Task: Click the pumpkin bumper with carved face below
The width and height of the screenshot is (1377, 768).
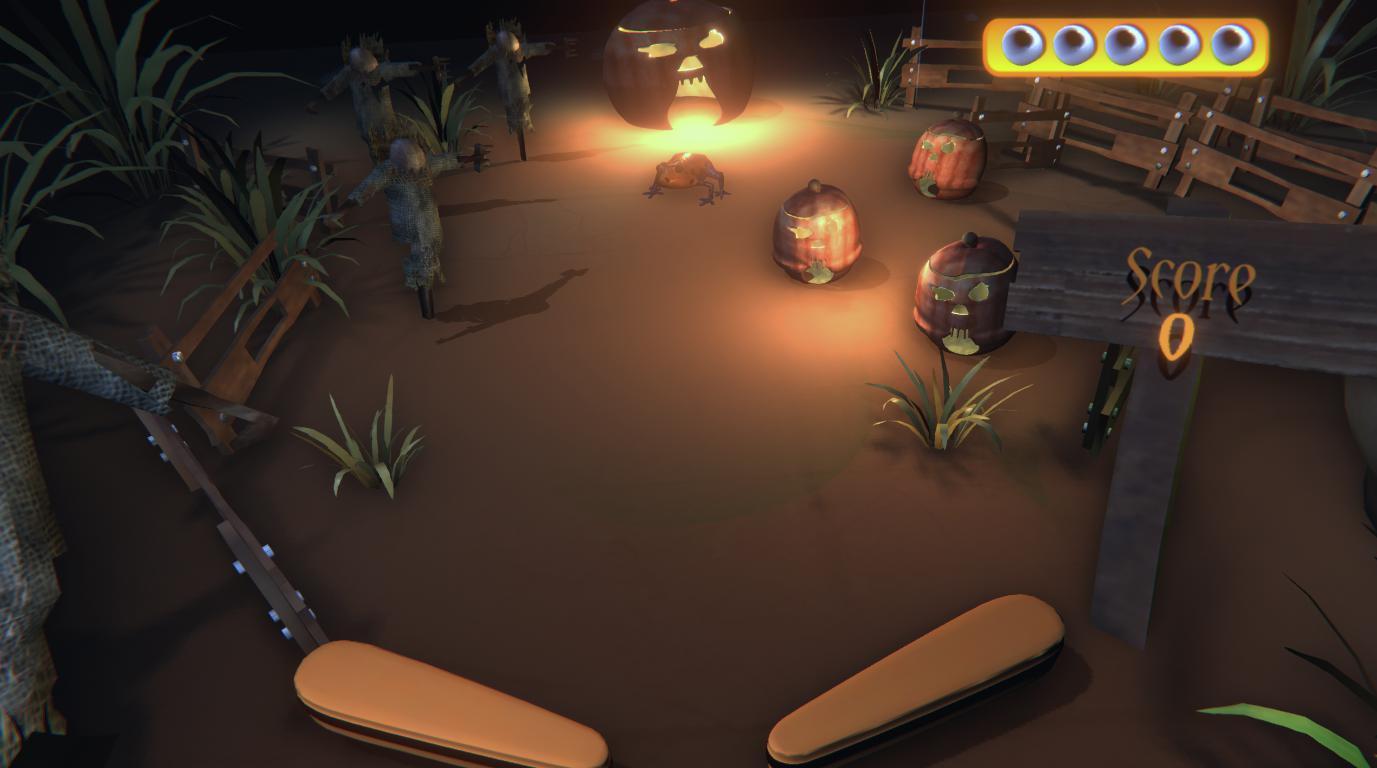Action: [960, 295]
